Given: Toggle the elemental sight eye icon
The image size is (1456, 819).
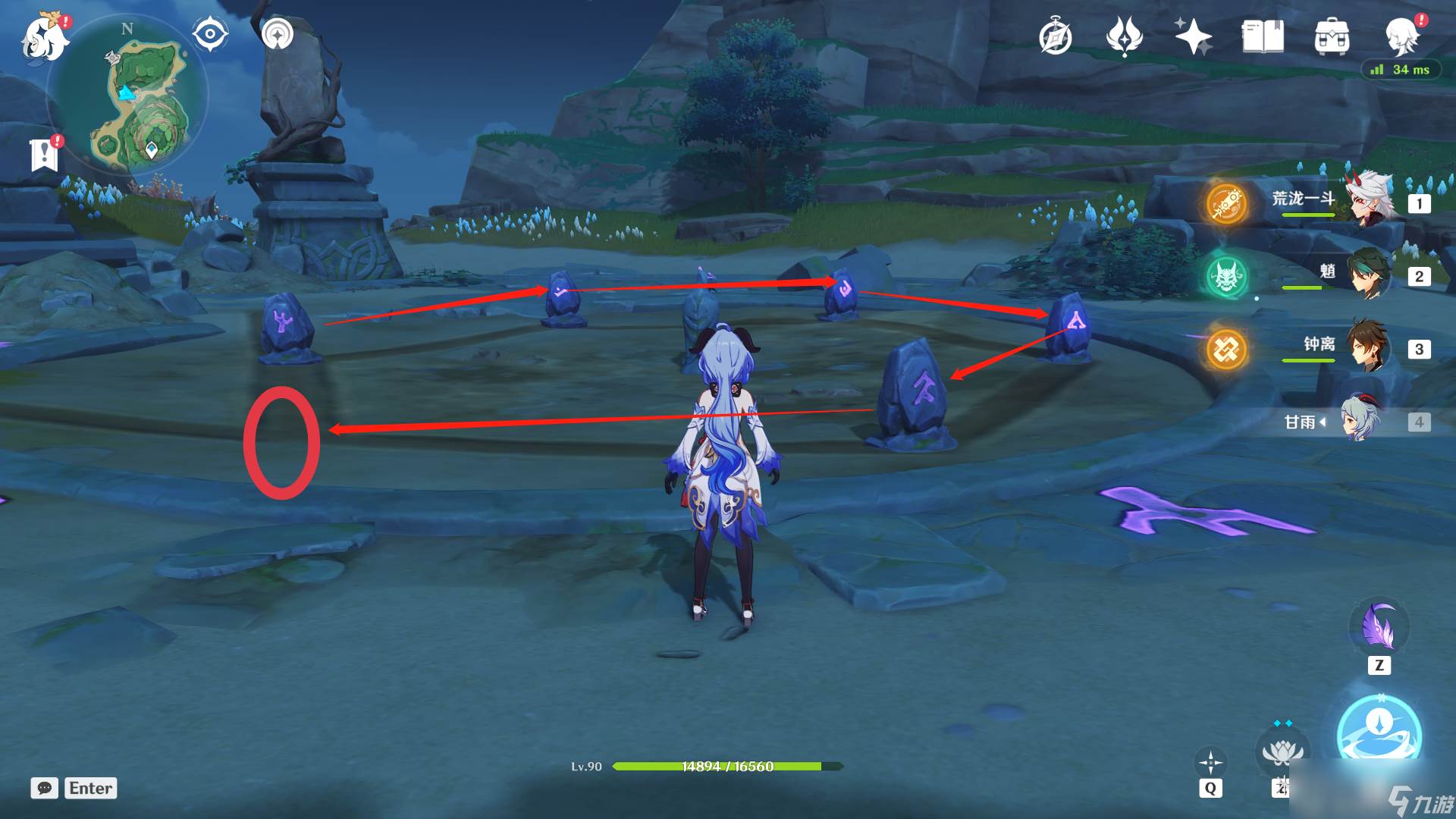Looking at the screenshot, I should [210, 34].
